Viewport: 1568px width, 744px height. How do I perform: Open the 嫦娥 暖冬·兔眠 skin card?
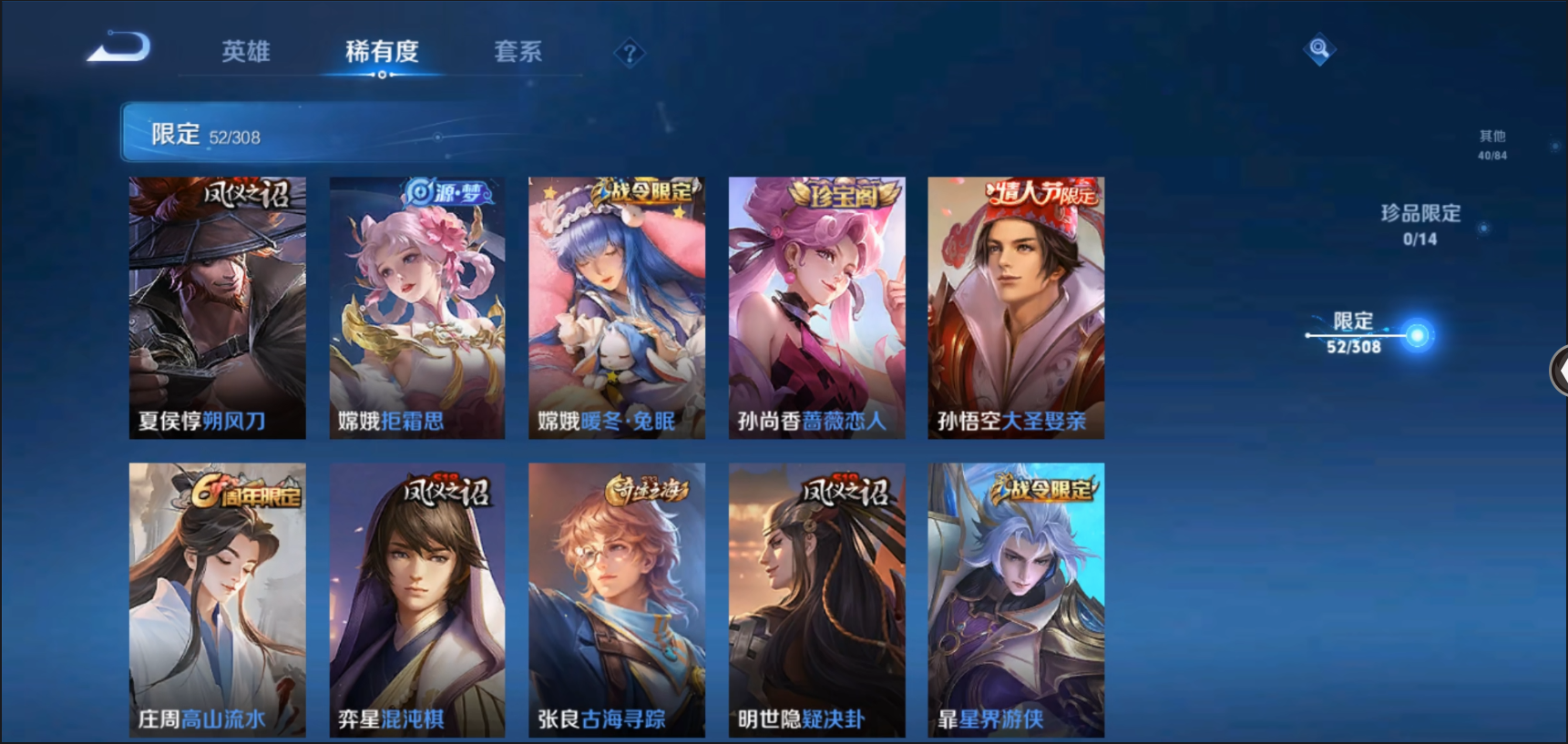click(x=617, y=308)
